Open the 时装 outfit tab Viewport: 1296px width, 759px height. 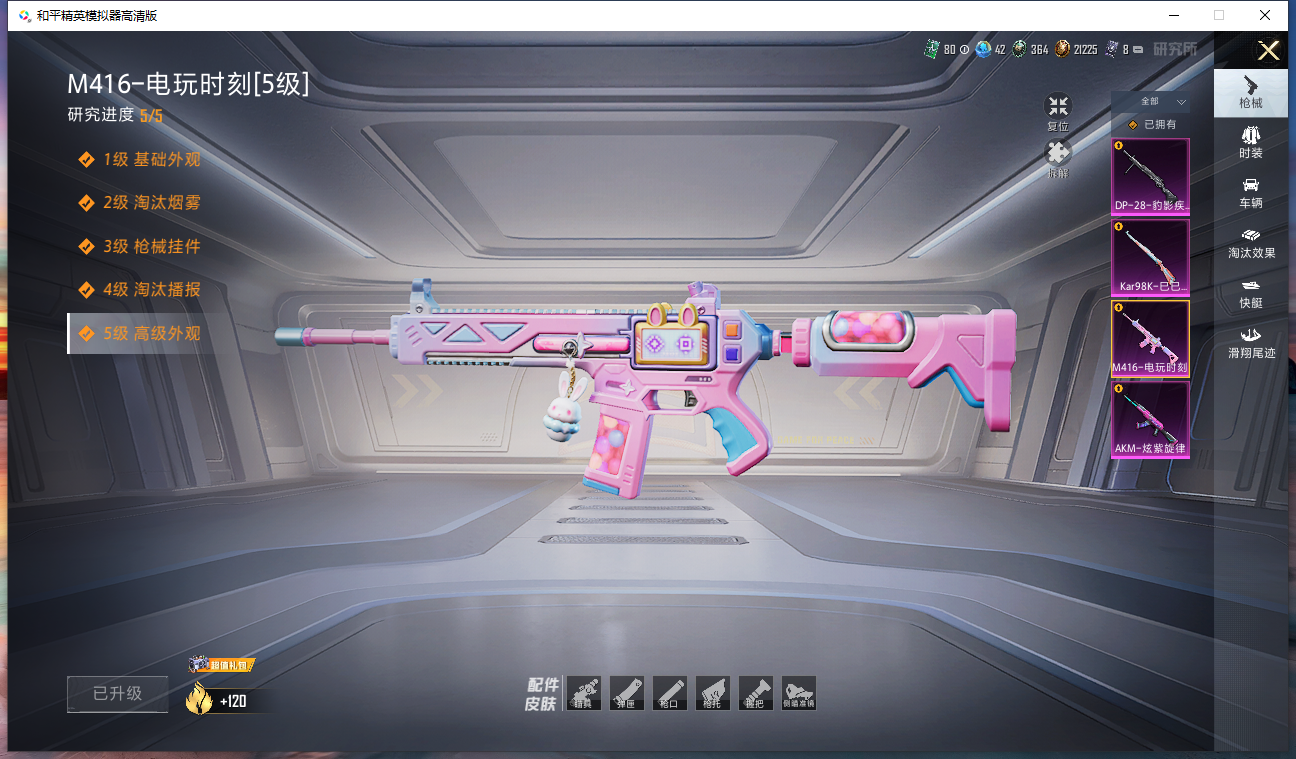click(x=1250, y=141)
